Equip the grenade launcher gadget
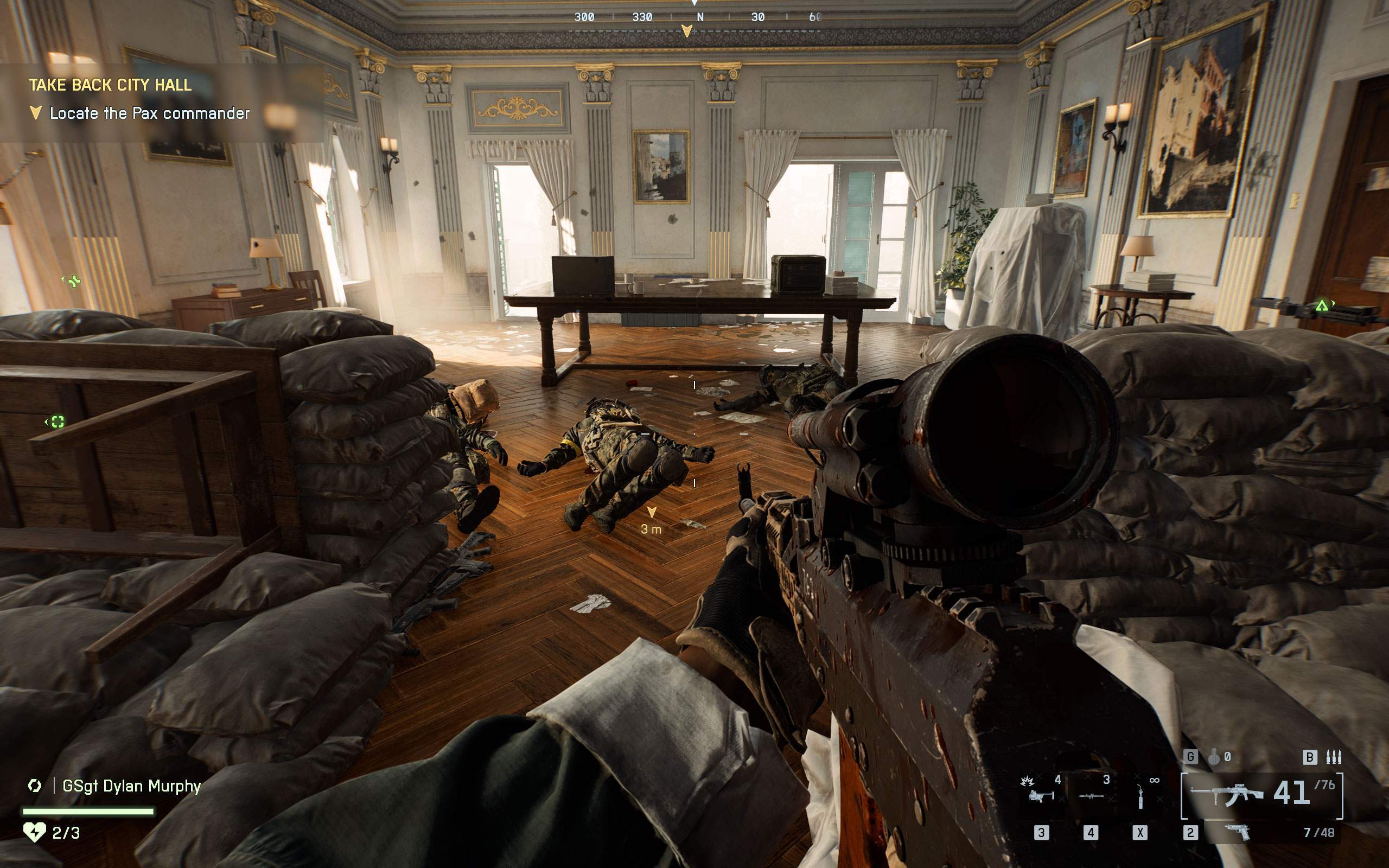Image resolution: width=1389 pixels, height=868 pixels. coord(1041,795)
